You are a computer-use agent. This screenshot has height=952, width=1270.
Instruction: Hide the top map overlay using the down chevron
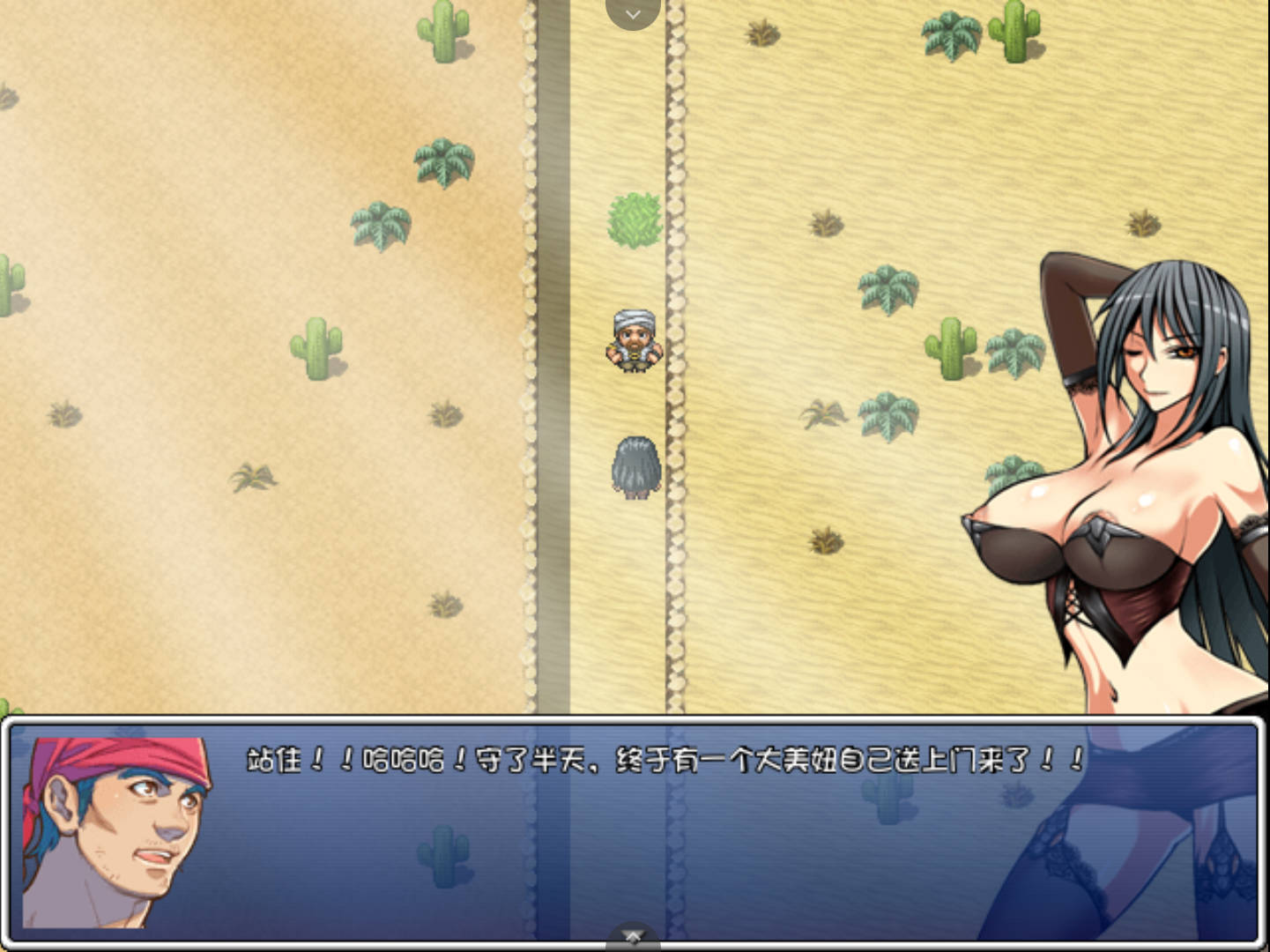(x=633, y=14)
